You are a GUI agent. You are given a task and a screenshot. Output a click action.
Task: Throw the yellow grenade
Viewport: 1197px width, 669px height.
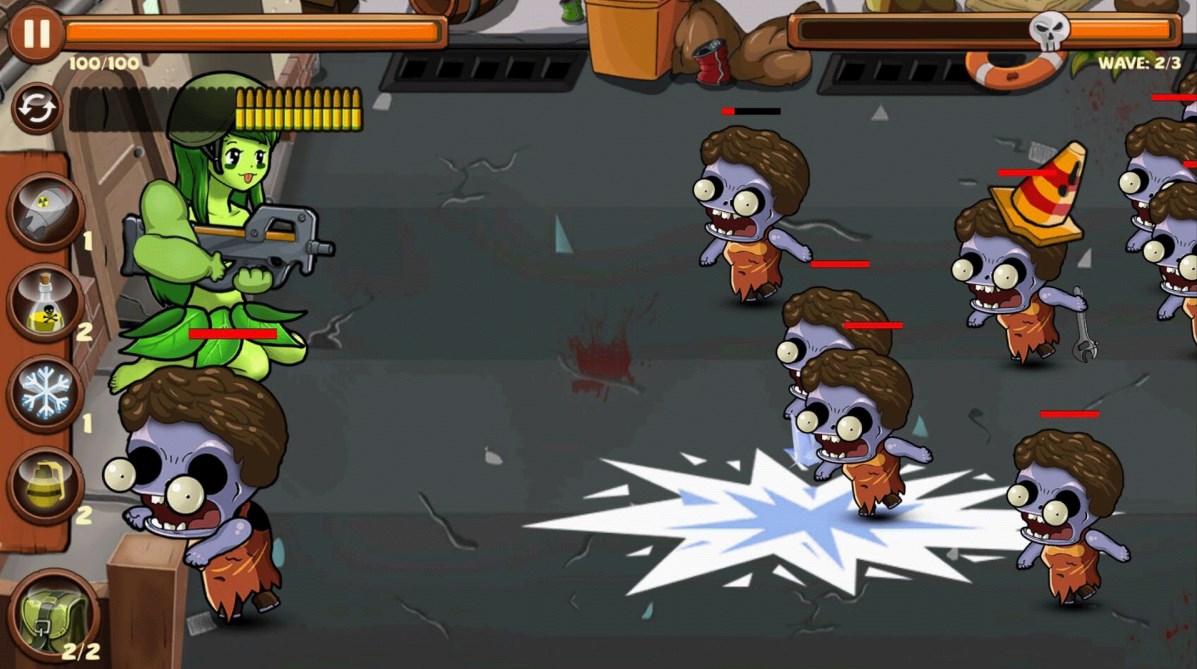(46, 486)
